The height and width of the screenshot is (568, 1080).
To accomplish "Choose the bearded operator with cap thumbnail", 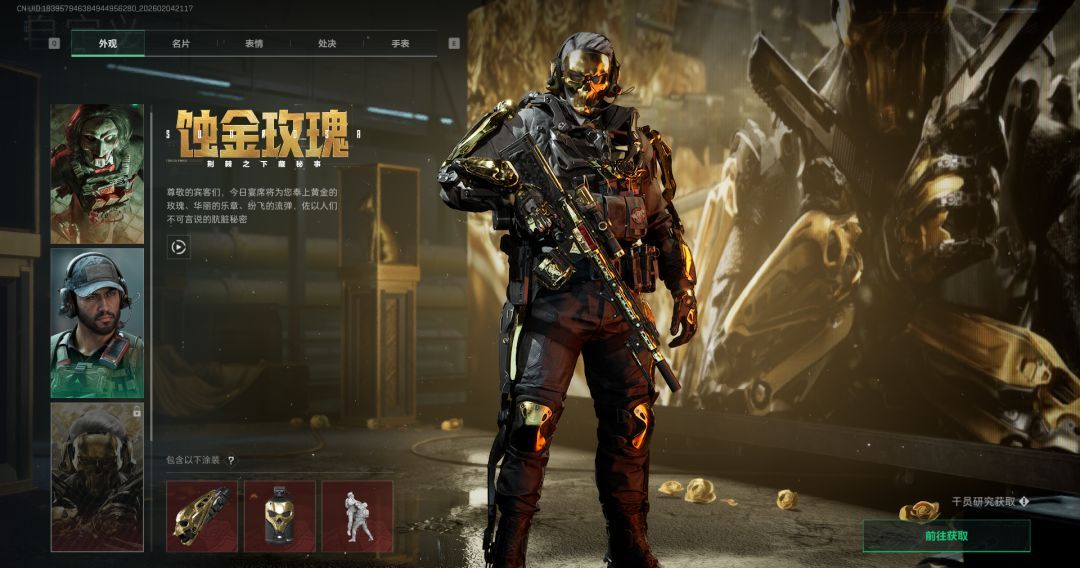I will coord(97,322).
